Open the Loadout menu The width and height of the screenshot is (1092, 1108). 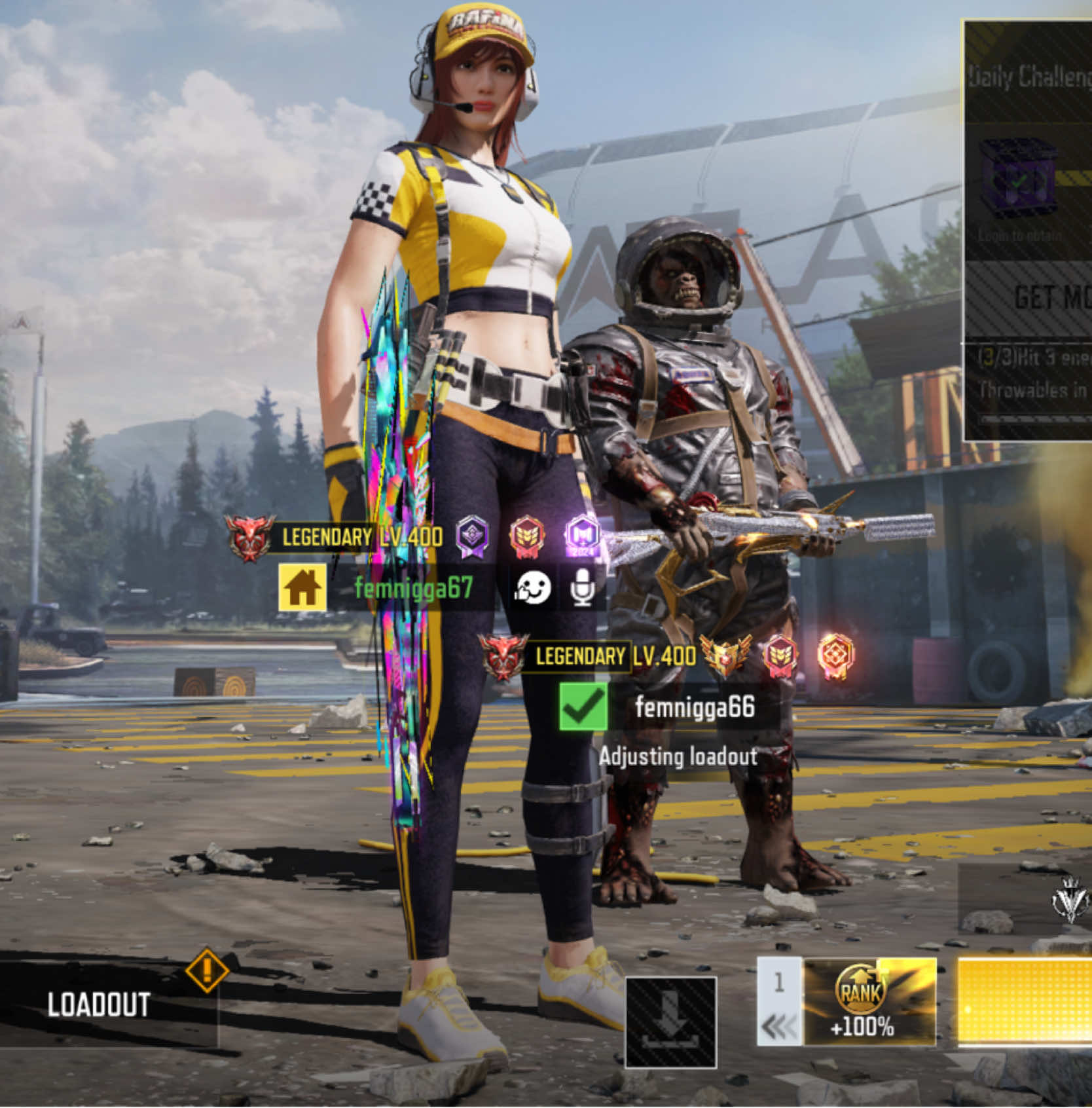point(98,1005)
